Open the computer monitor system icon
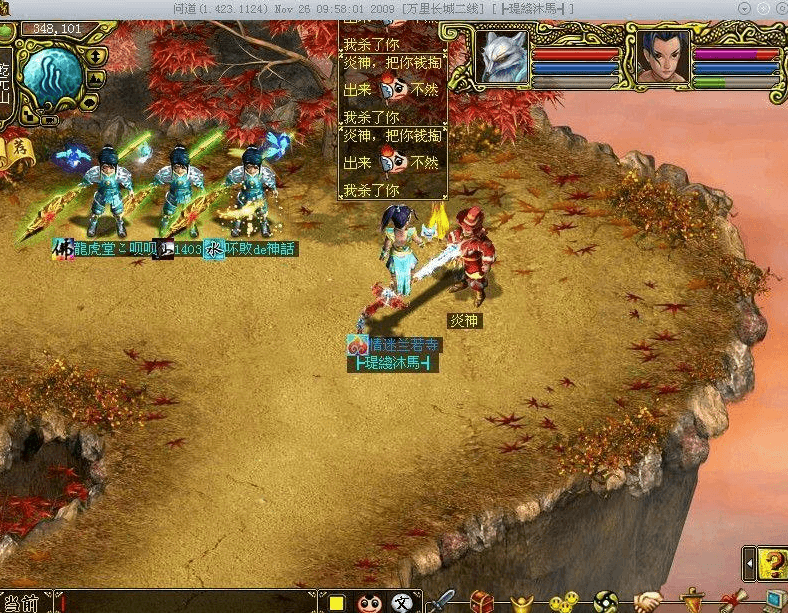The width and height of the screenshot is (788, 614). (774, 601)
